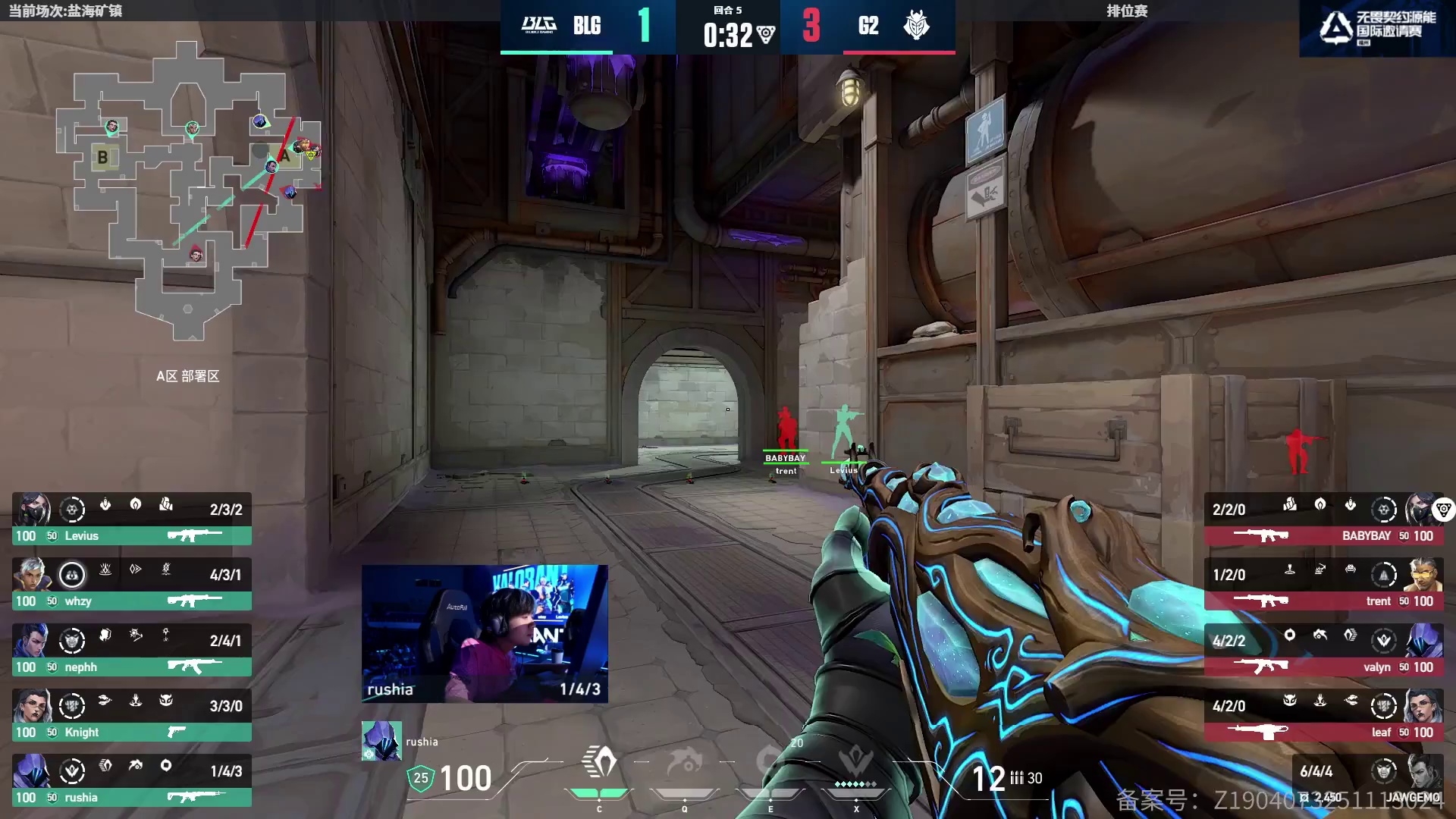Activate the Dark Cover ability icon
Viewport: 1456px width, 819px height.
click(x=770, y=766)
